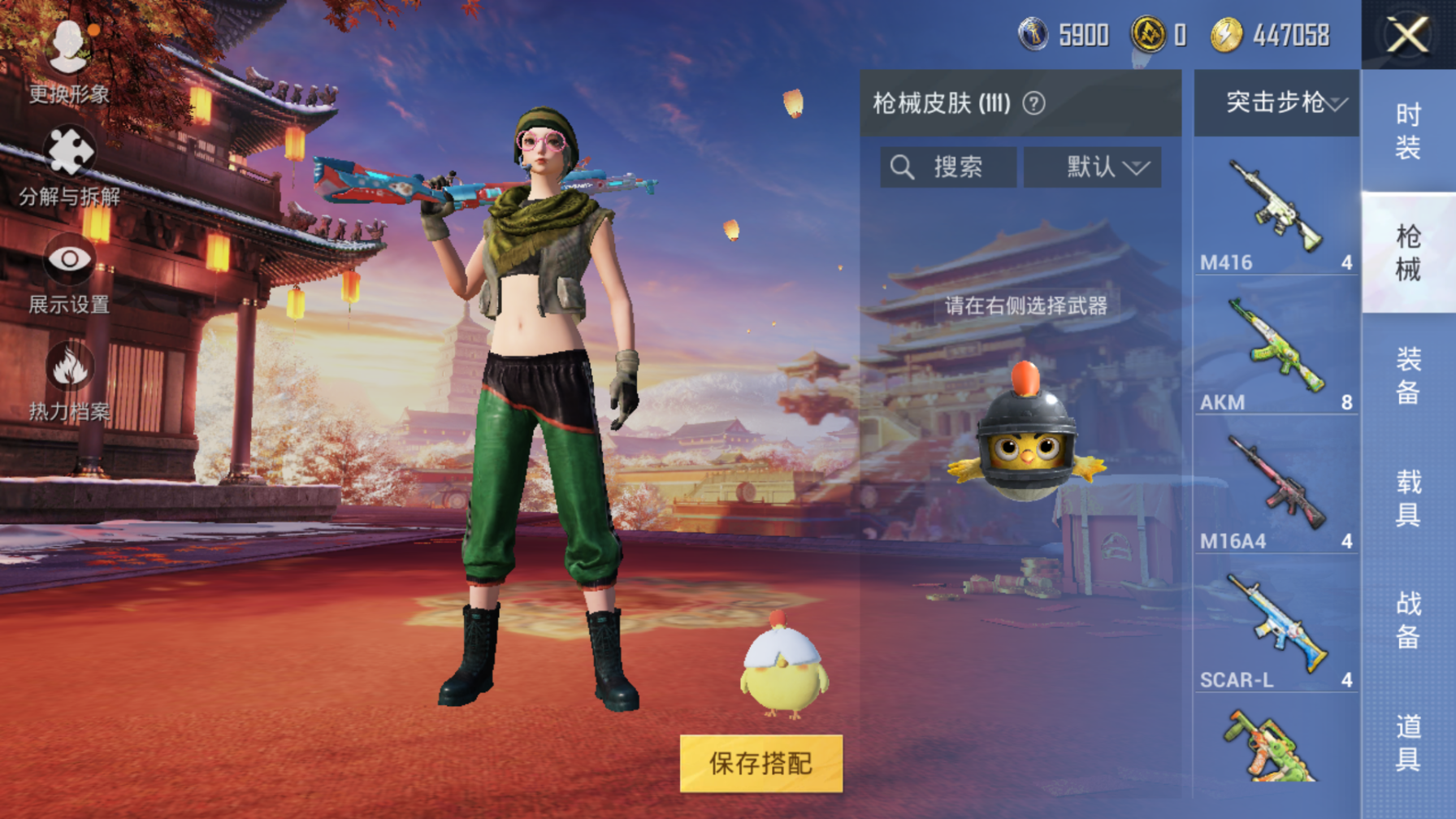Switch to the 枪械 firearms tab
This screenshot has width=1456, height=819.
click(1408, 253)
